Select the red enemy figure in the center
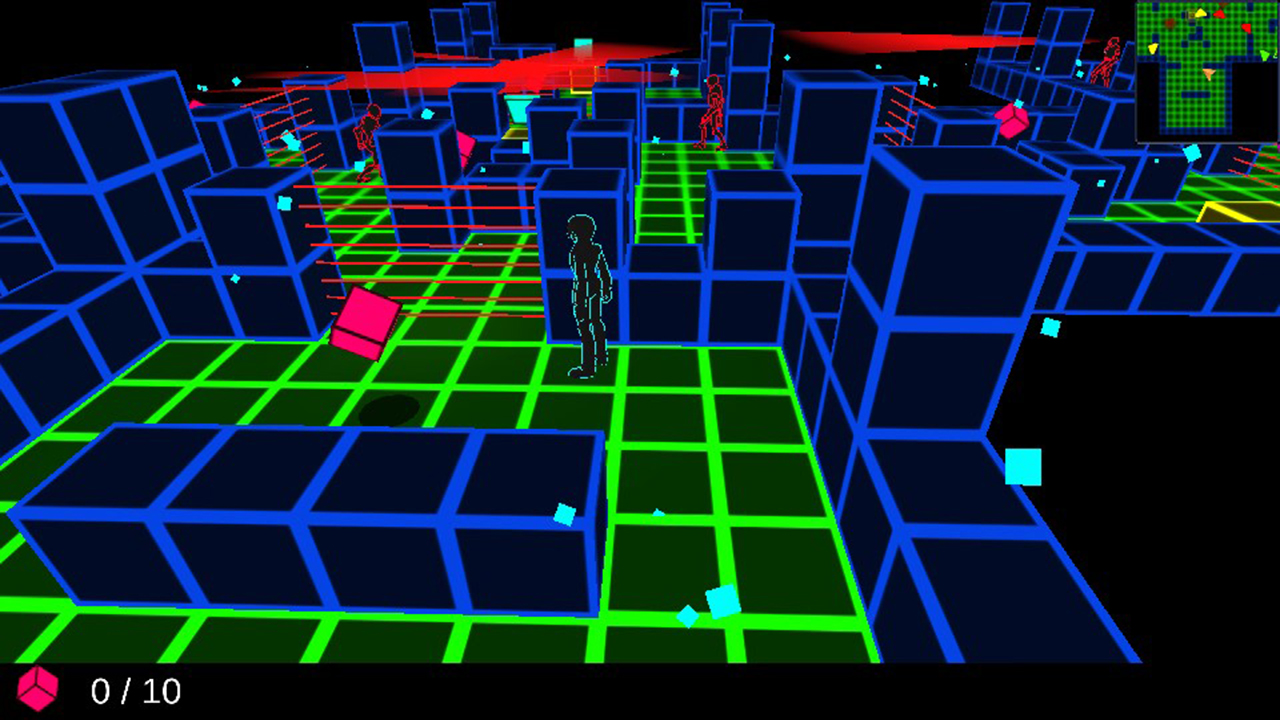Screen dimensions: 1280x720 (714, 110)
